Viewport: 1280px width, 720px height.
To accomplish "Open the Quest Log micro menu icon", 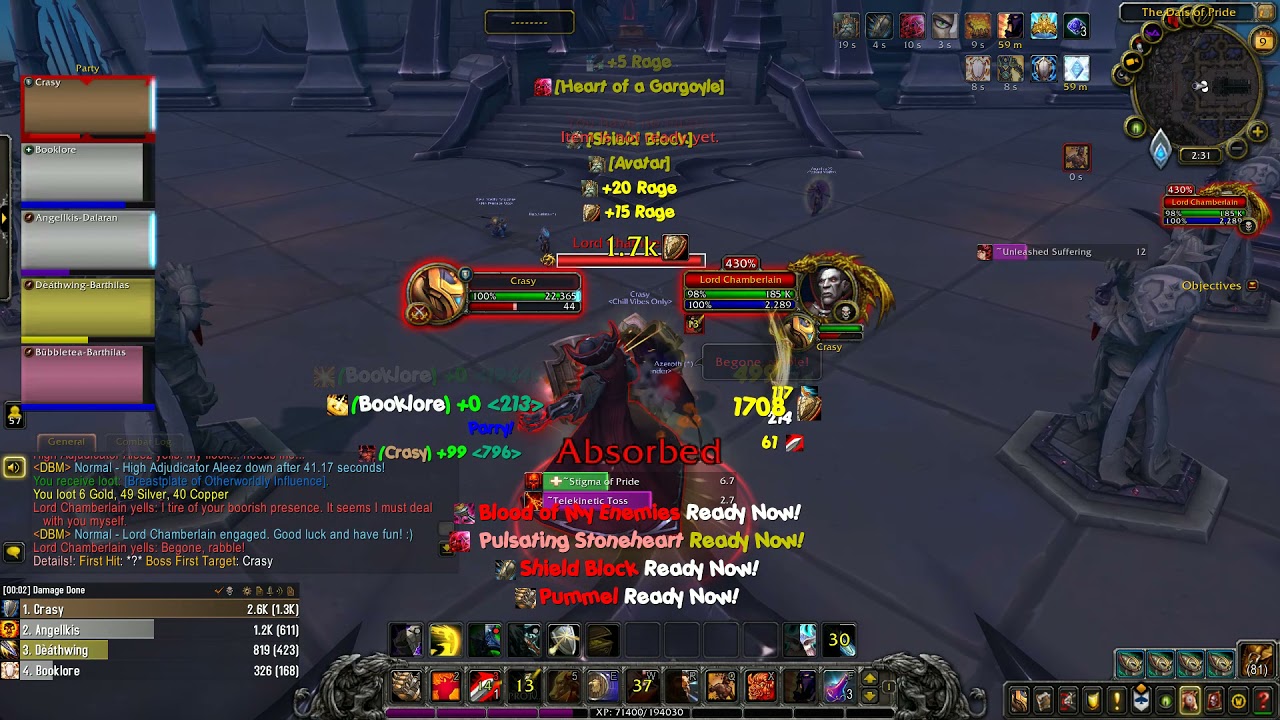I will pyautogui.click(x=1115, y=700).
